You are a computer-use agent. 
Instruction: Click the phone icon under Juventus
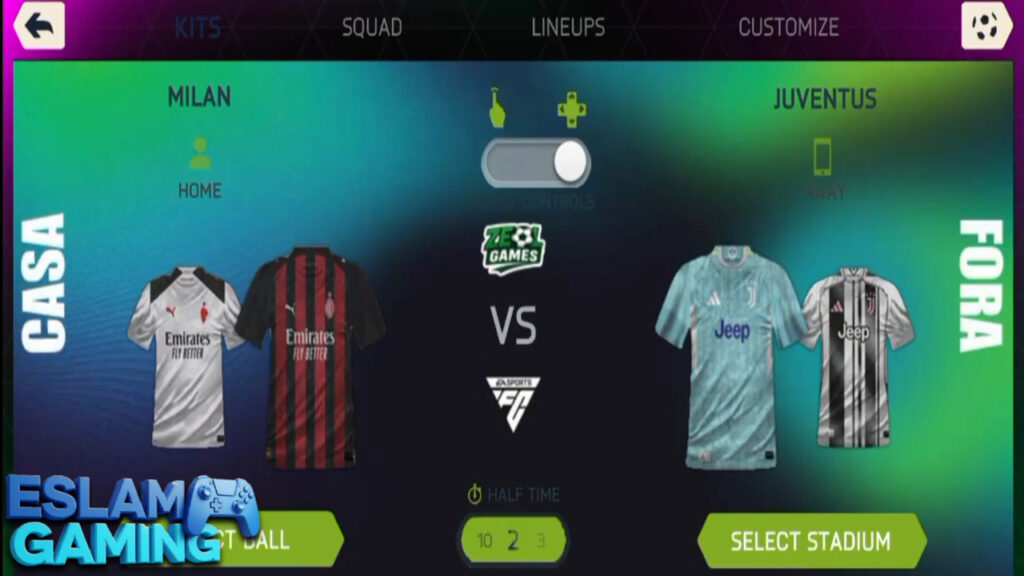tap(824, 156)
